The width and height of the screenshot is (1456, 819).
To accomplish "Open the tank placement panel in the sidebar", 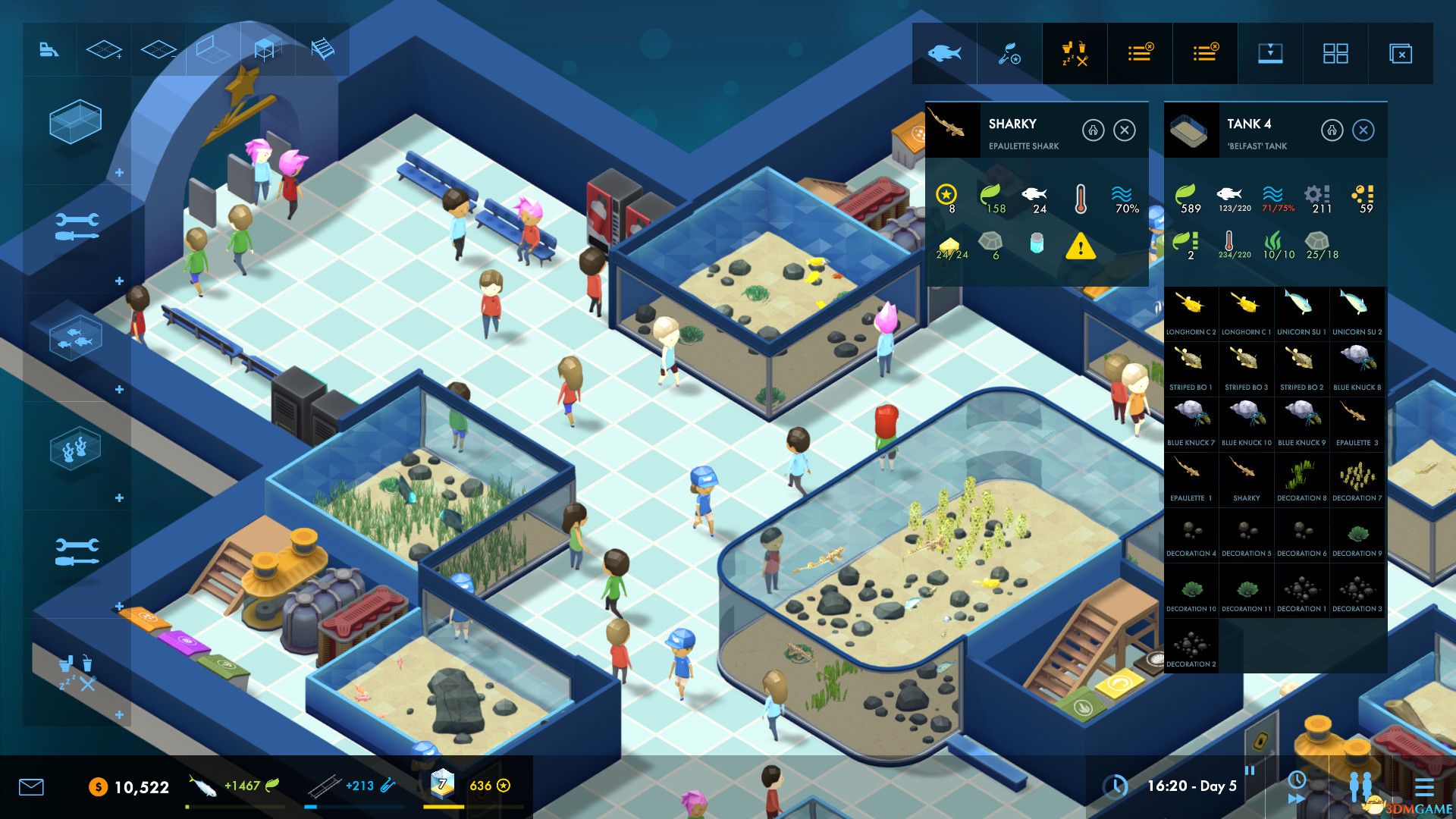I will pos(76,121).
